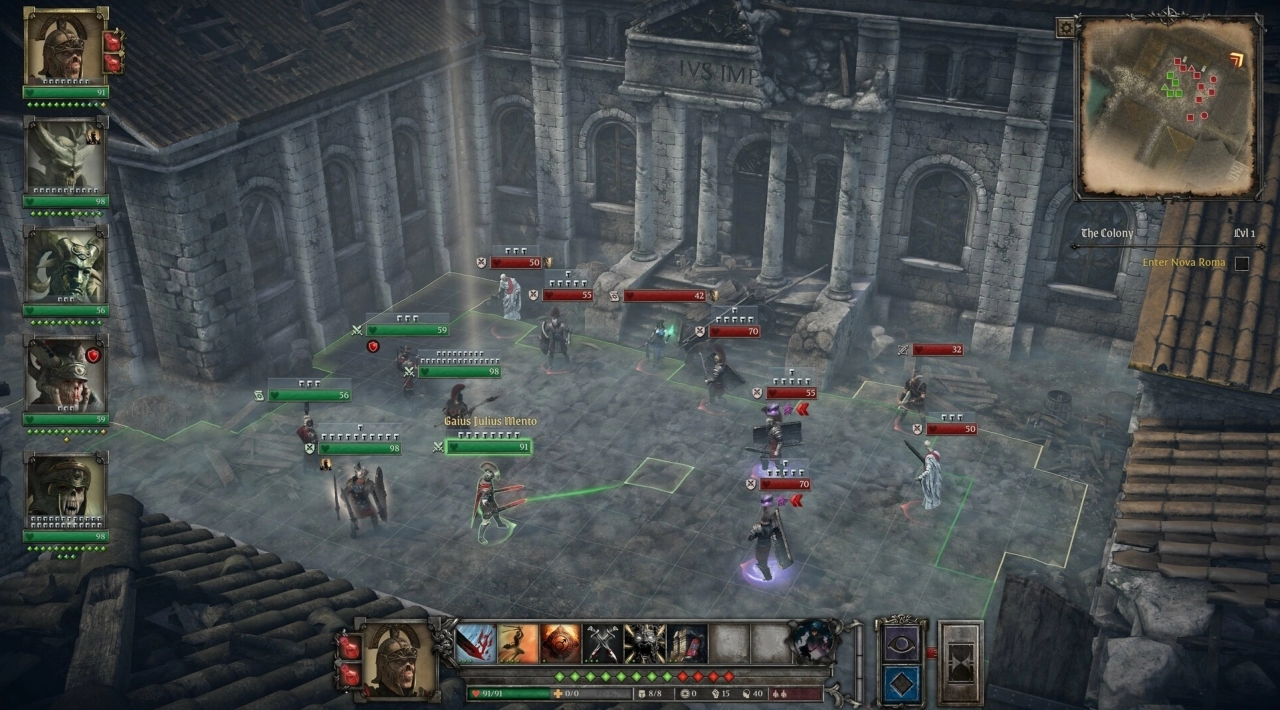Activate the bloody blade slash ability
Screen dimensions: 1280x710
(476, 644)
